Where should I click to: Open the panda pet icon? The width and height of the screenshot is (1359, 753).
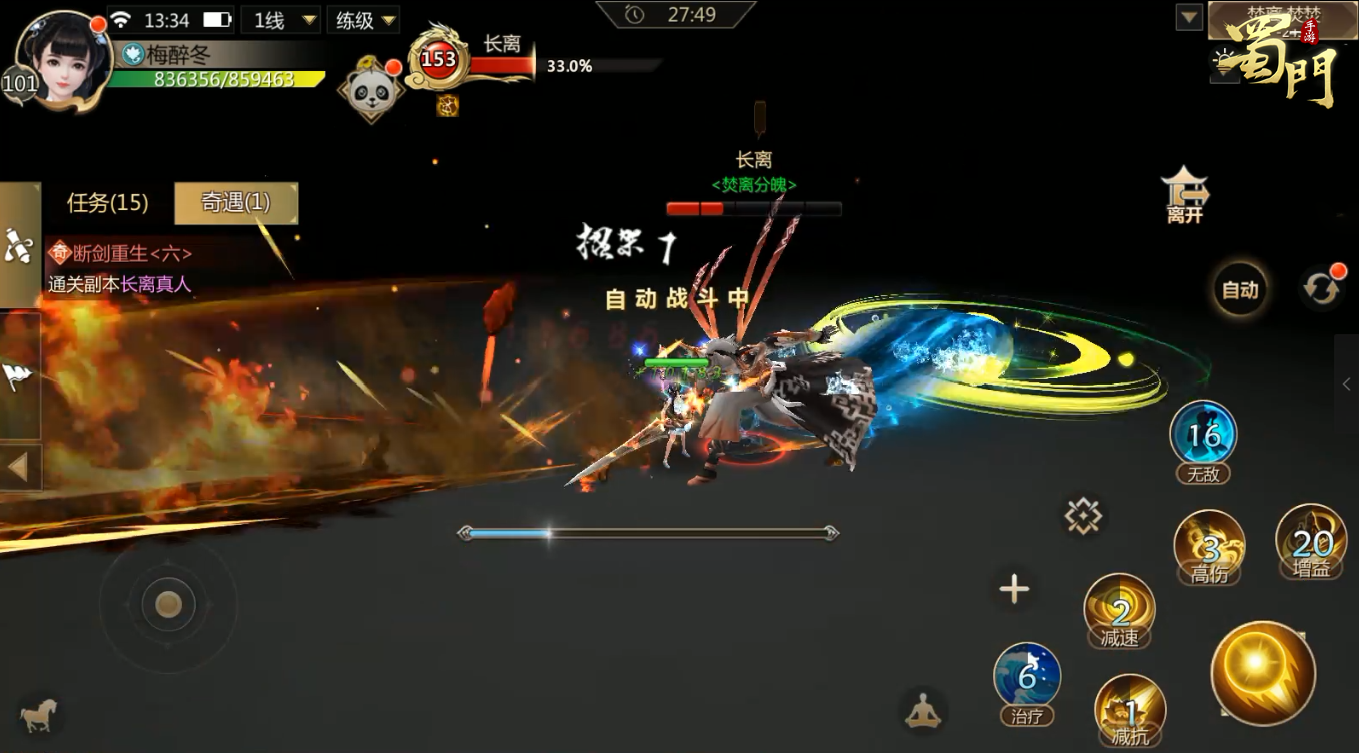(x=370, y=90)
